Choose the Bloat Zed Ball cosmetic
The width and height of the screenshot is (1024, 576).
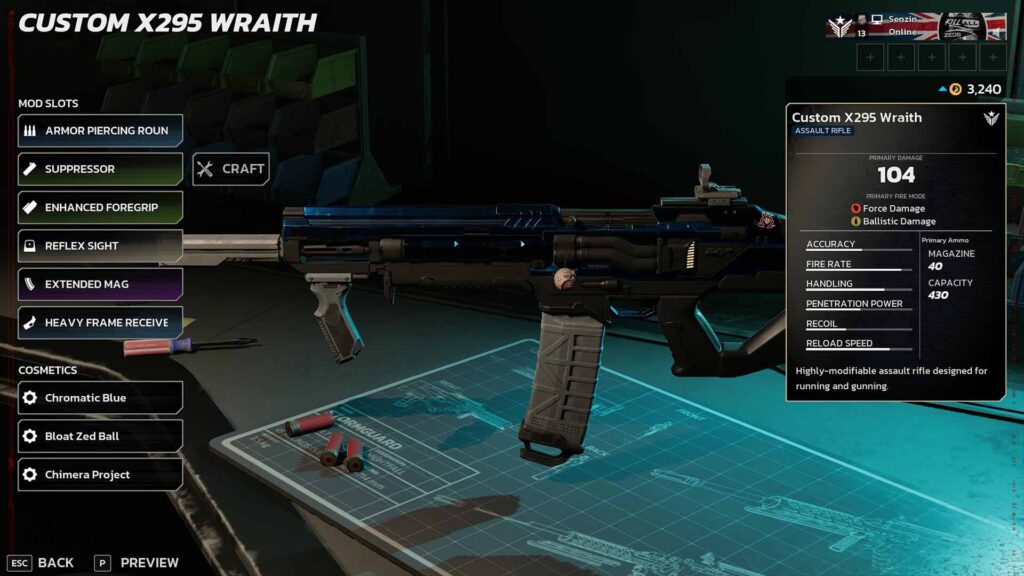pos(100,436)
